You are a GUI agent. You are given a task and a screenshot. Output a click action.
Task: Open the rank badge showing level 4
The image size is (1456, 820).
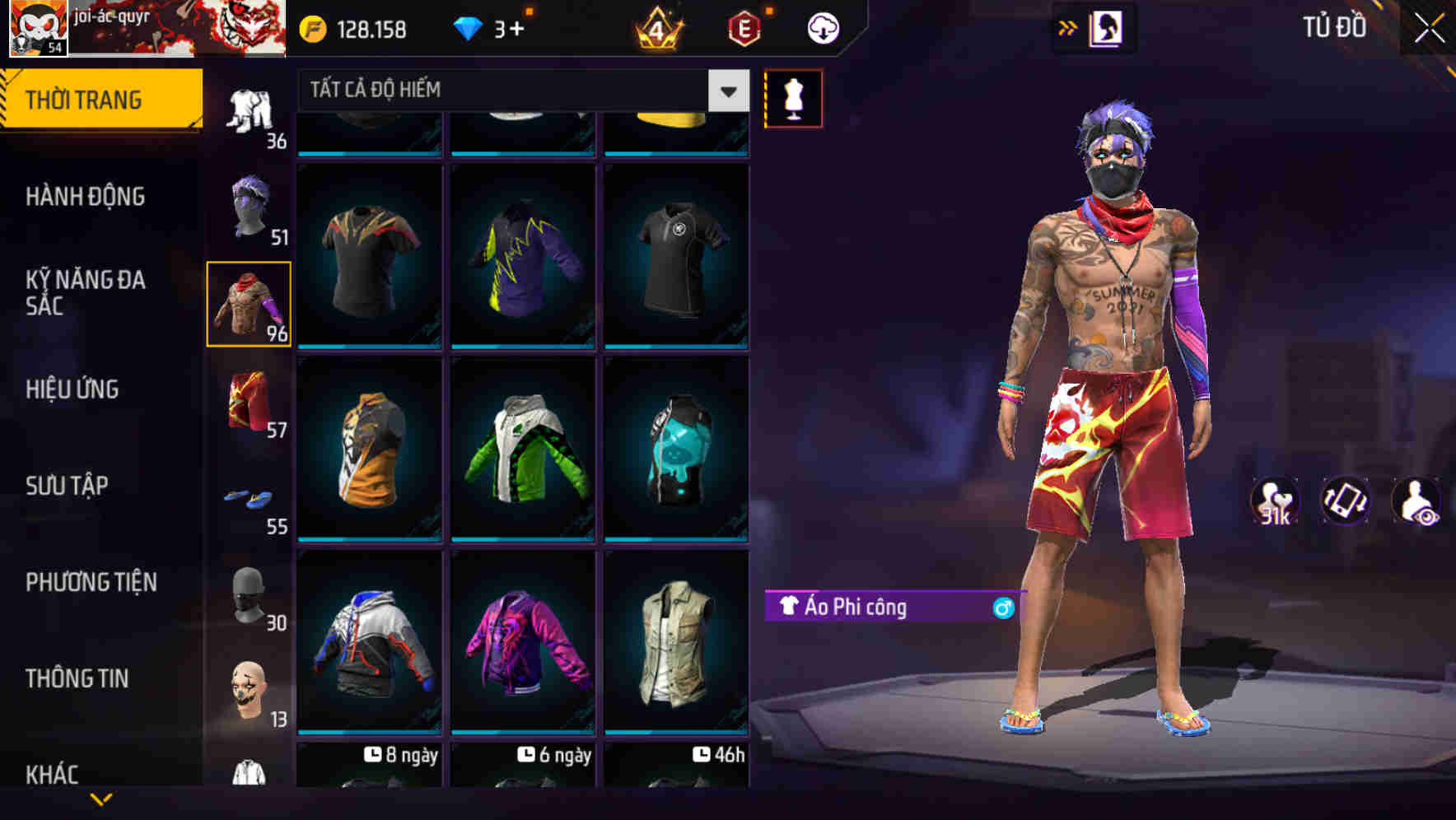pos(659,26)
